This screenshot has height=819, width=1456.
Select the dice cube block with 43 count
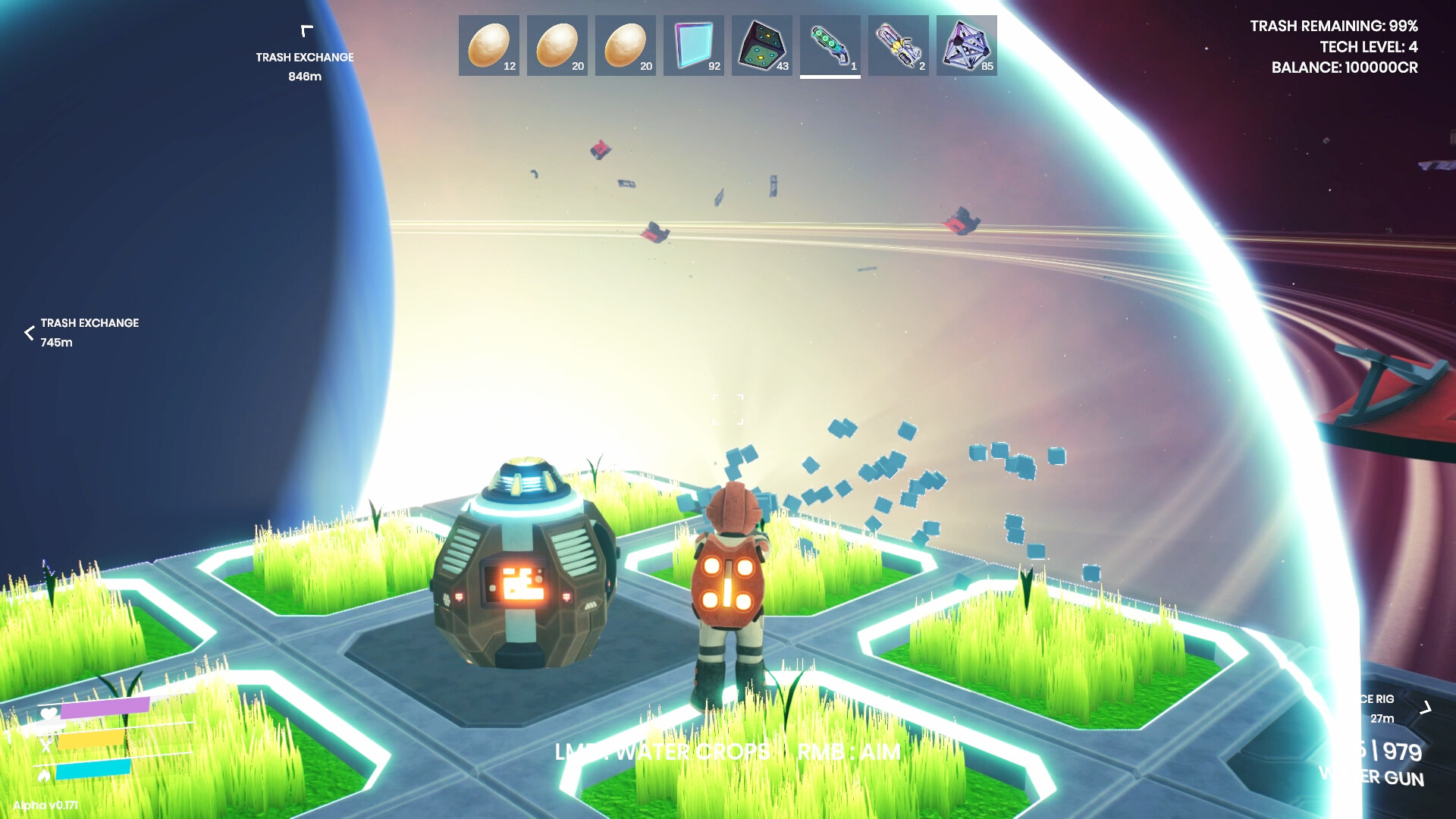click(x=762, y=45)
